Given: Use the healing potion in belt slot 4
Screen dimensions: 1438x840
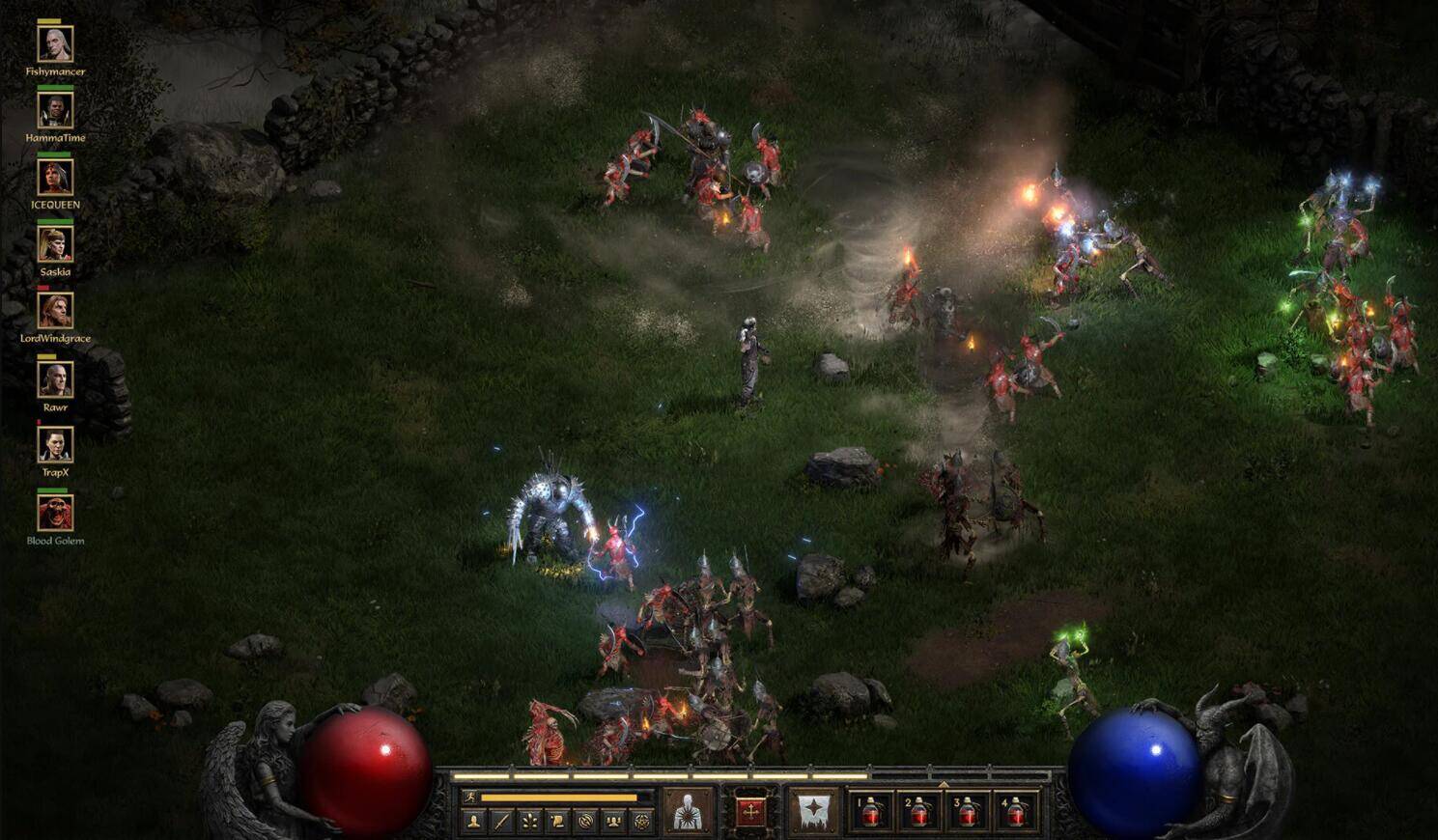Looking at the screenshot, I should pos(1016,812).
